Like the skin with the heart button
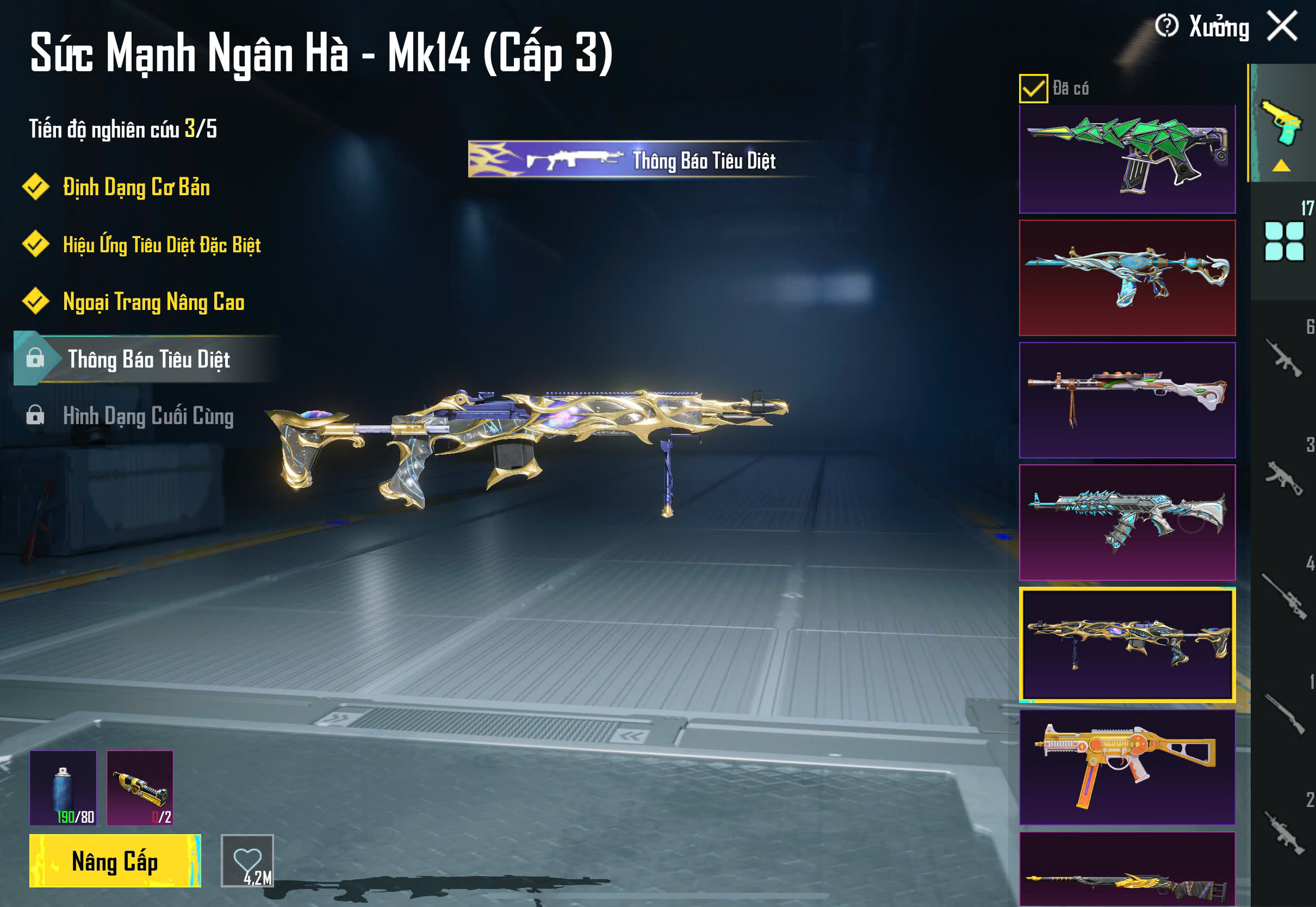 pyautogui.click(x=247, y=860)
